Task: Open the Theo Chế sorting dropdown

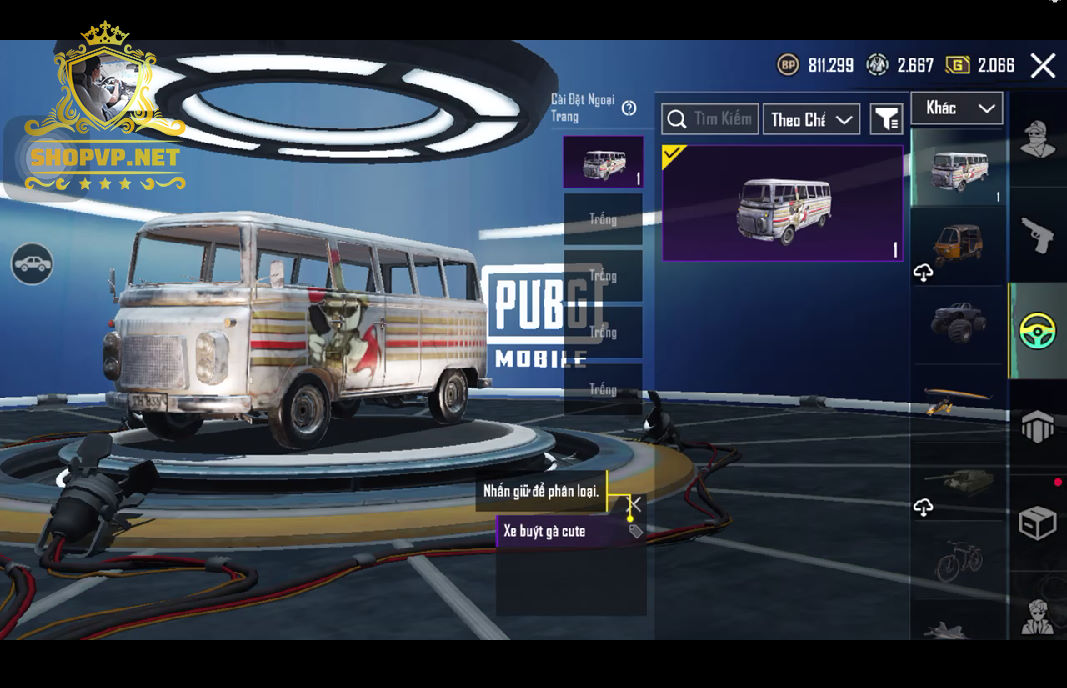Action: [x=811, y=119]
